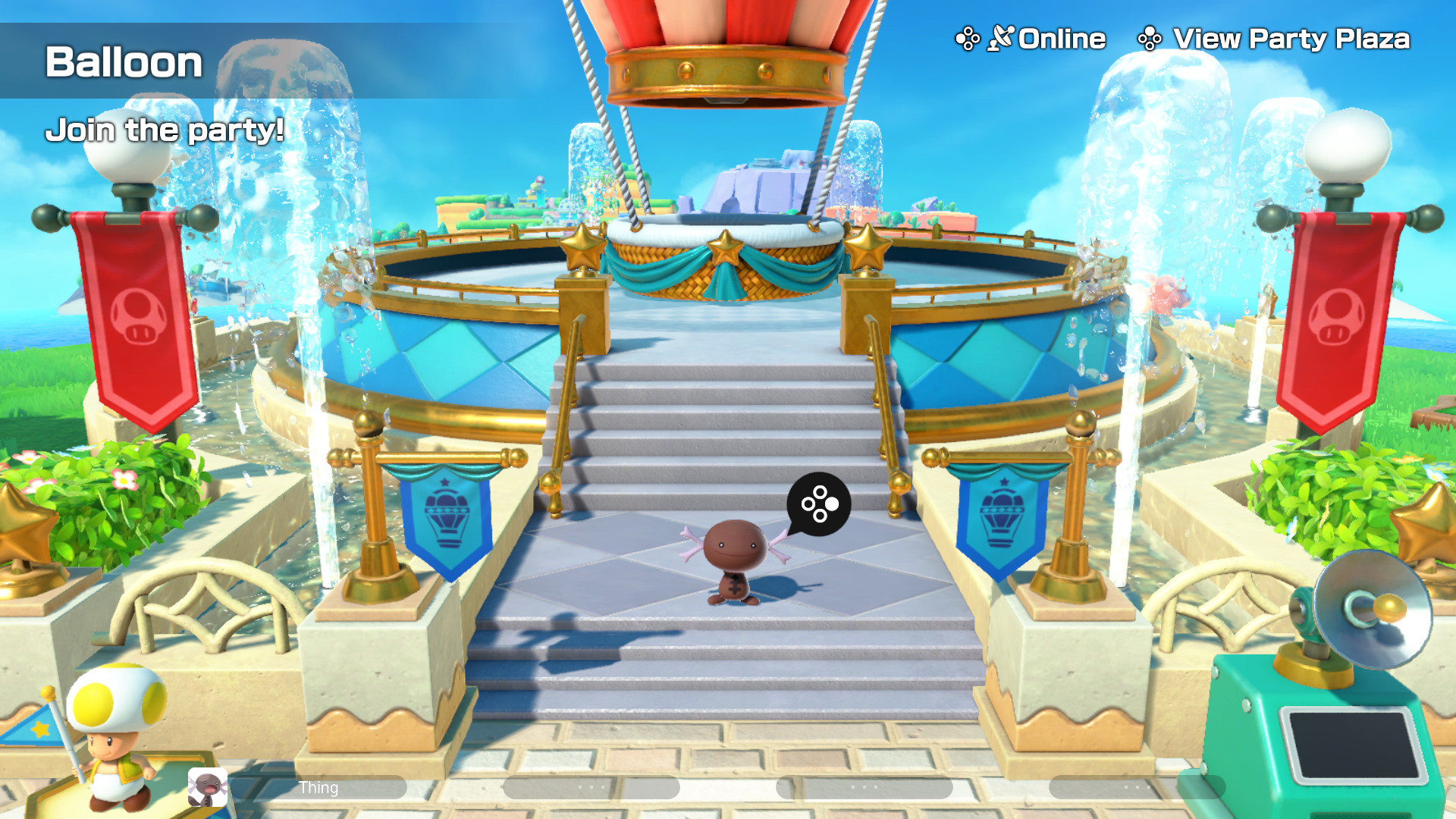Click the Balloon title header
The image size is (1456, 819).
tap(121, 64)
